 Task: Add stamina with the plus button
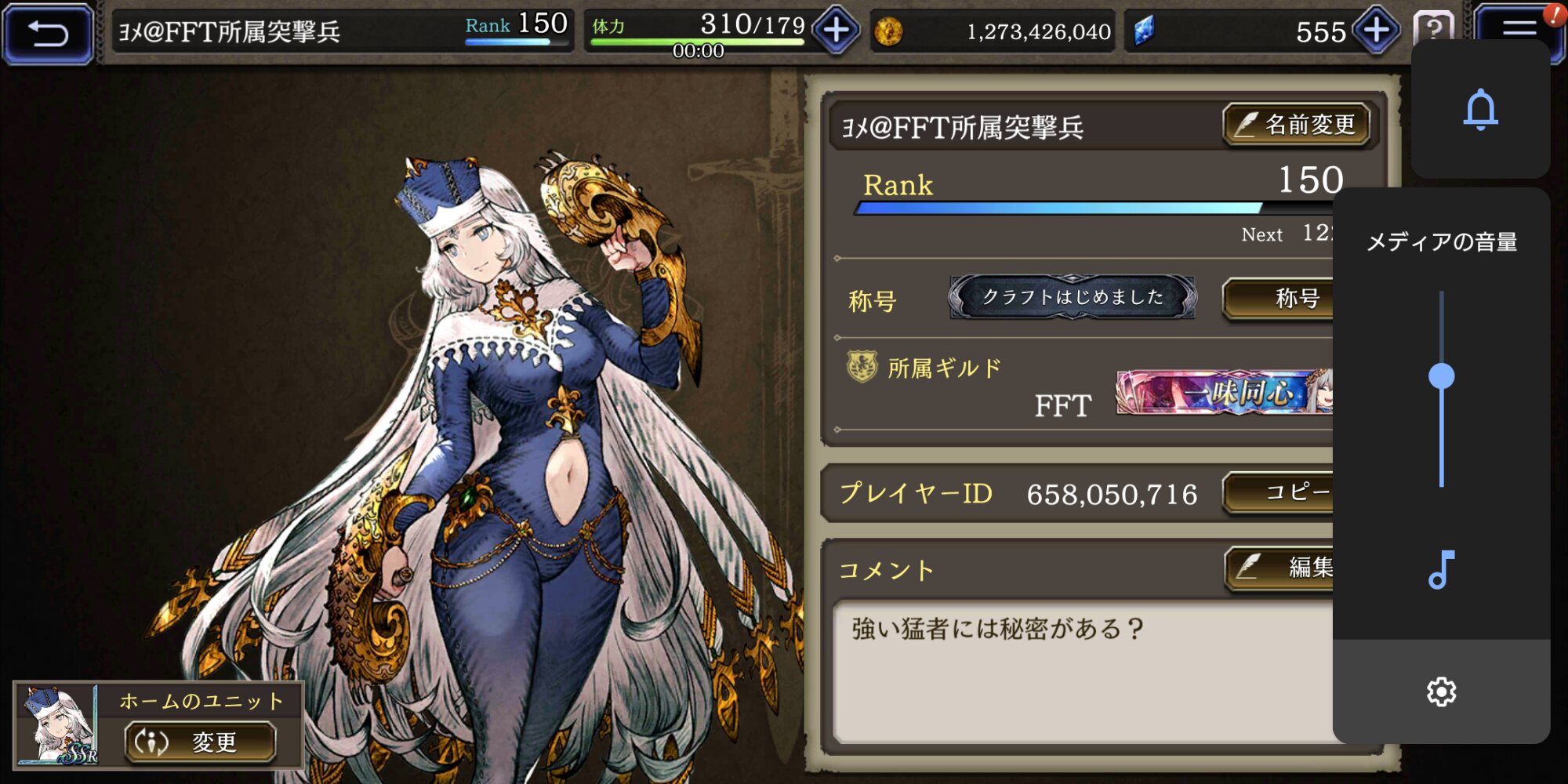point(836,31)
